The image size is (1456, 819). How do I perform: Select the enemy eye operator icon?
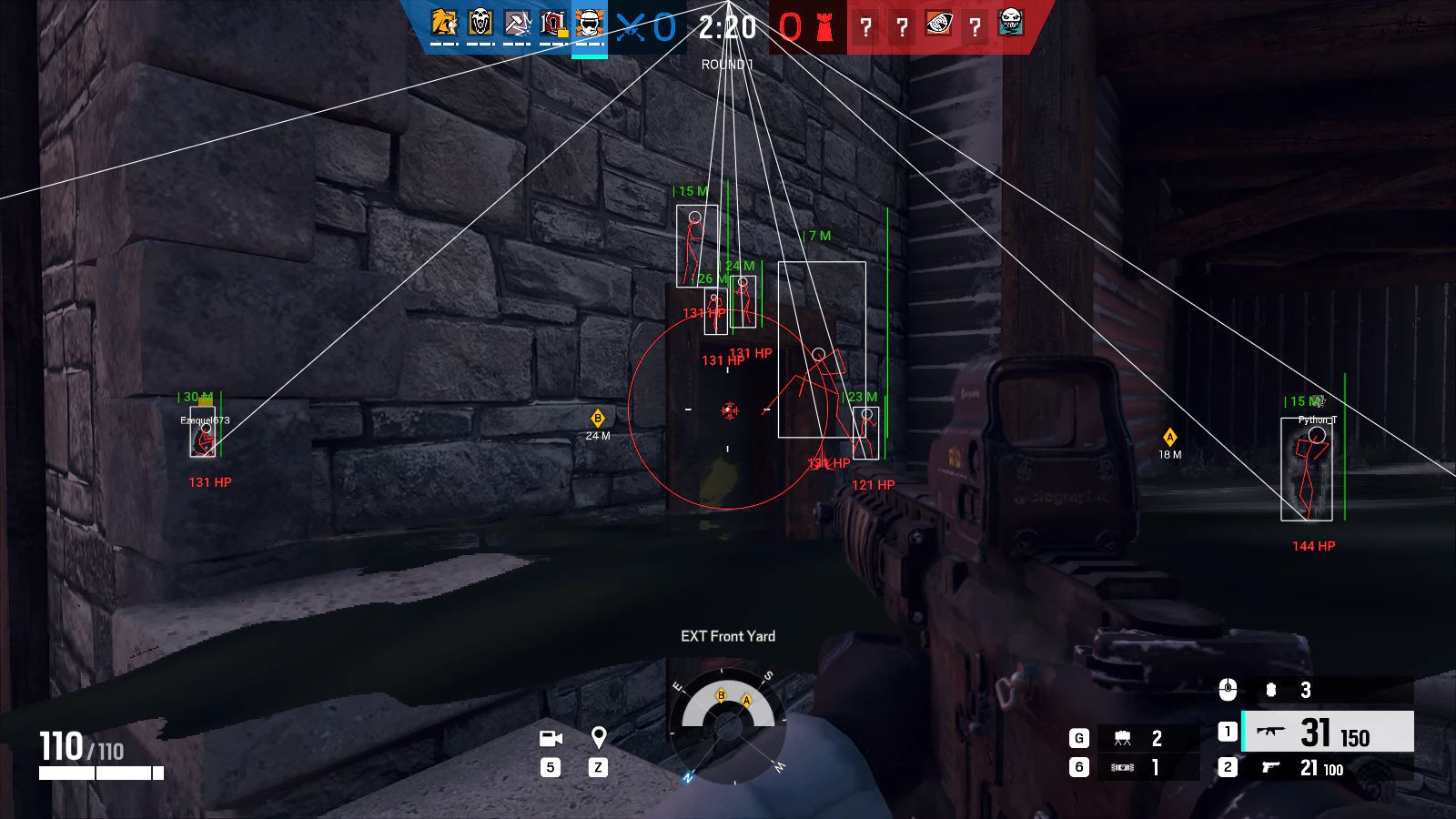click(938, 24)
